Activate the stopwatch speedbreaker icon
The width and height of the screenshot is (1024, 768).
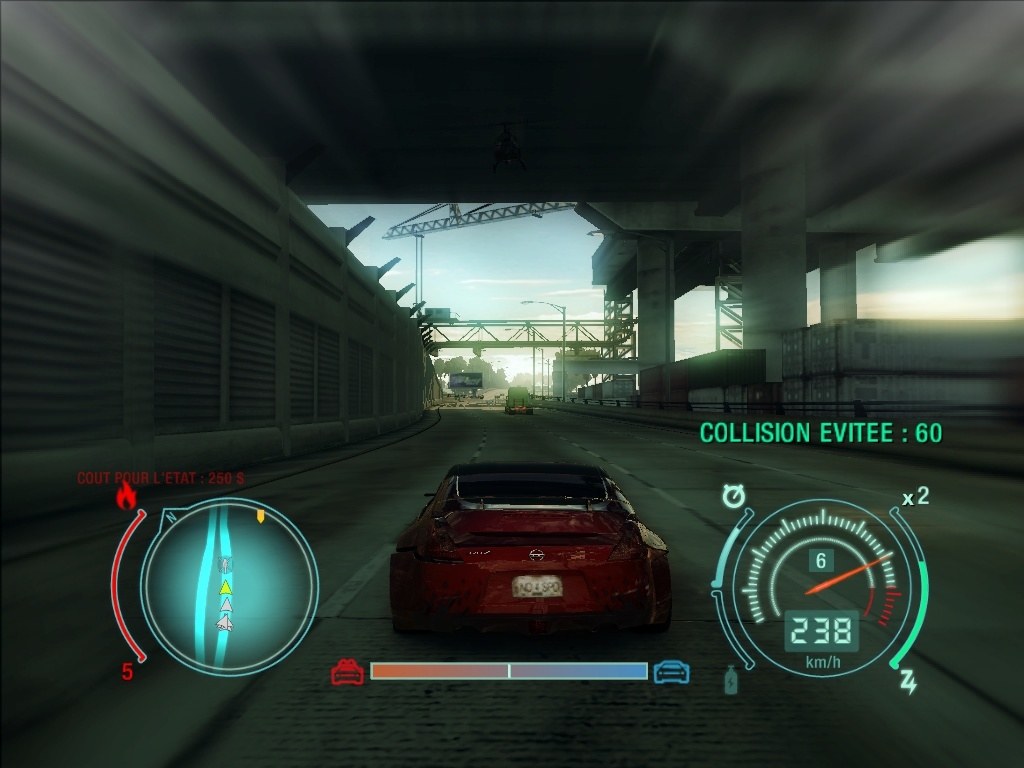pos(737,496)
